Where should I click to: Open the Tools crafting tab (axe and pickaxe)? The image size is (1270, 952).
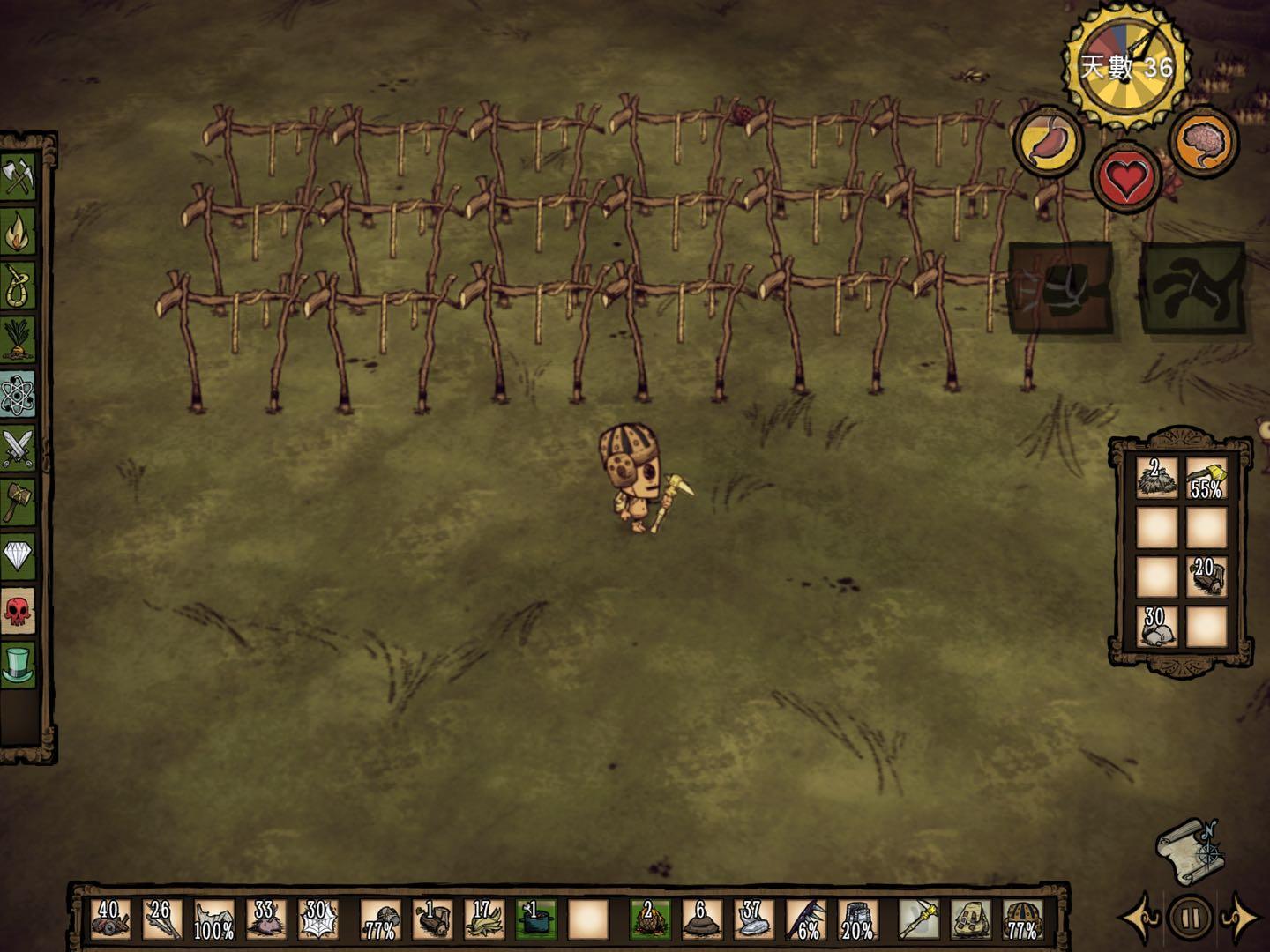[18, 177]
